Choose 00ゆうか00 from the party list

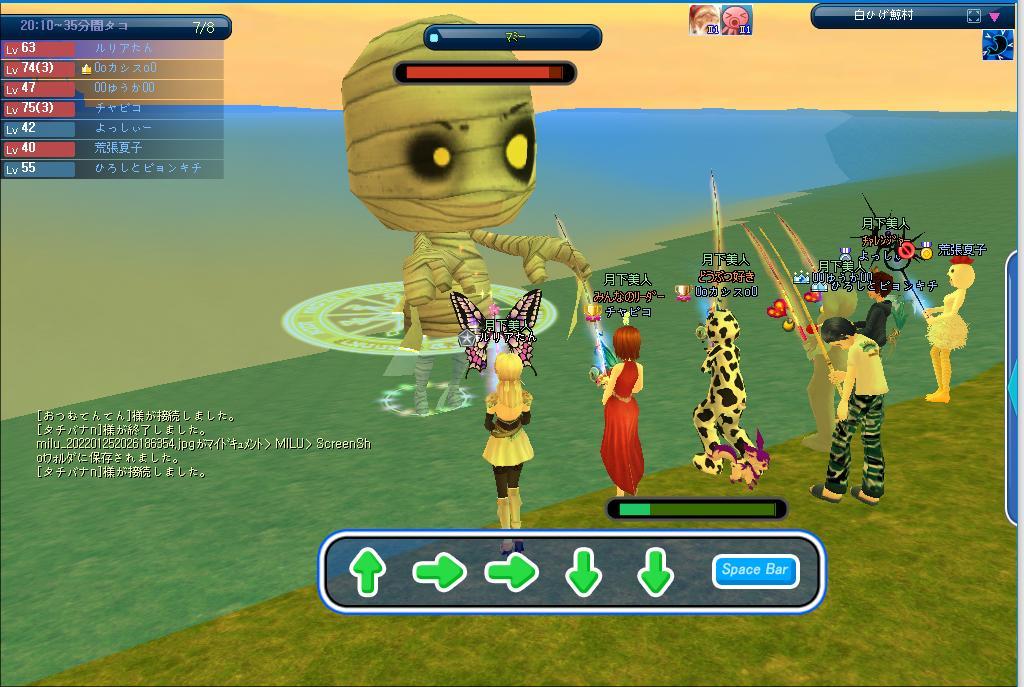pos(112,88)
